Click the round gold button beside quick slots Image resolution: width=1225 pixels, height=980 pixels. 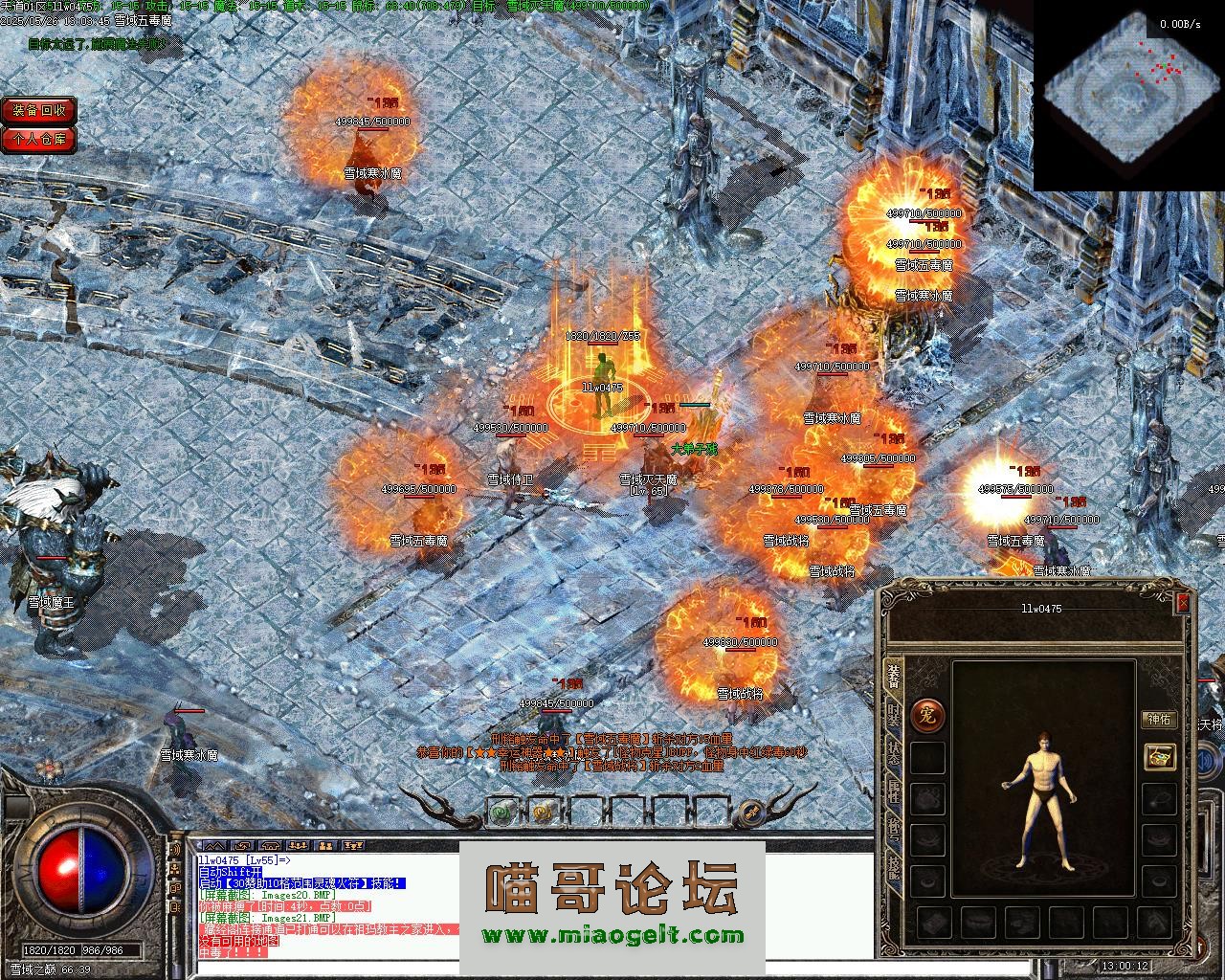click(x=754, y=813)
